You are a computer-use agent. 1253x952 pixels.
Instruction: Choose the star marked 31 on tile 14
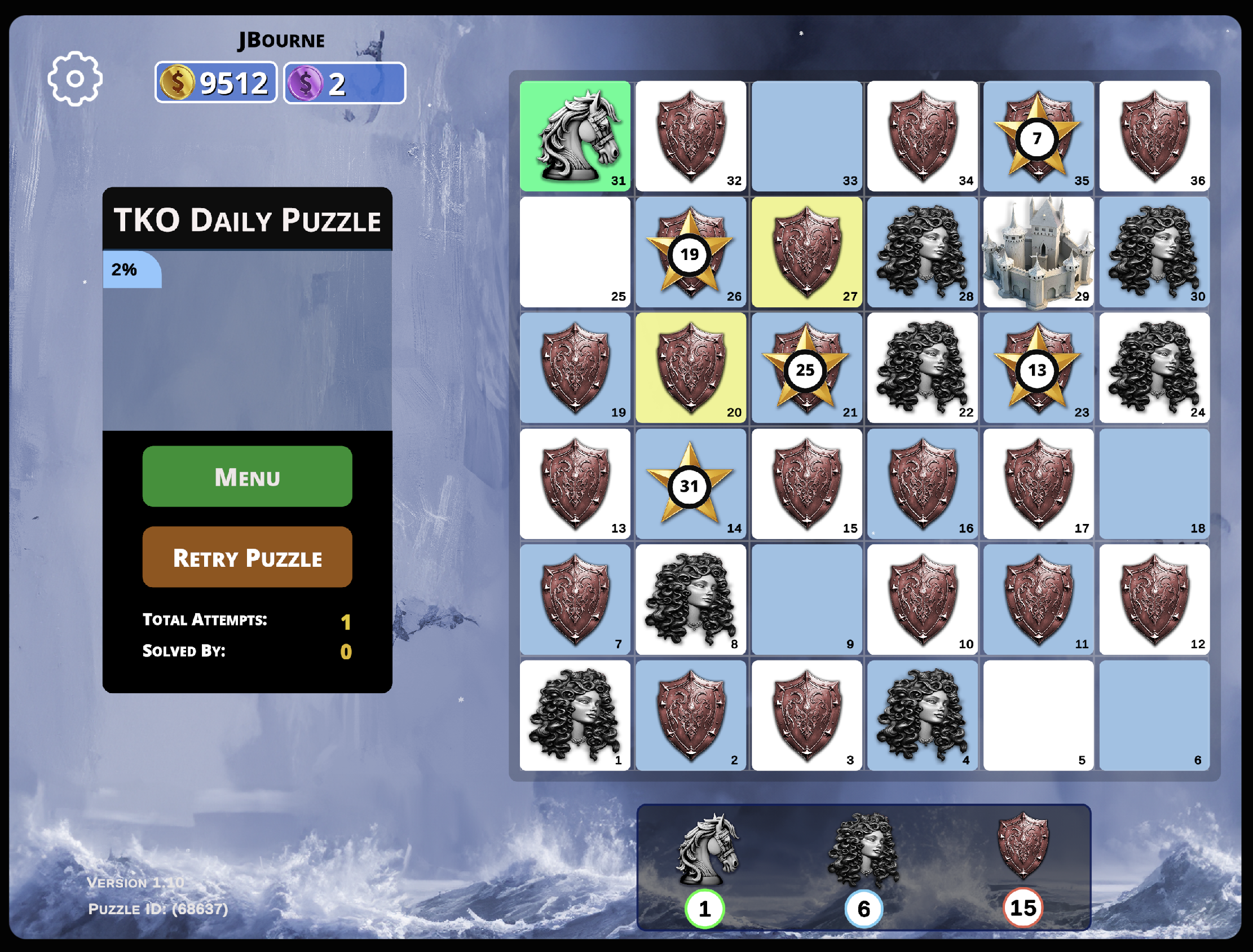(690, 486)
